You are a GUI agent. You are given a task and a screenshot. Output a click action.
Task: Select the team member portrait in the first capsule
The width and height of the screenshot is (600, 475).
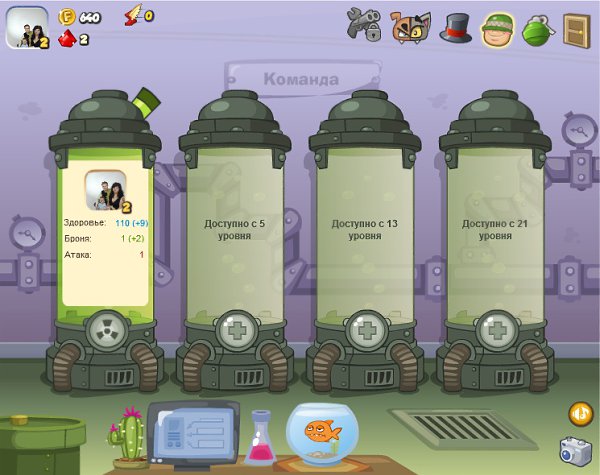pos(105,191)
